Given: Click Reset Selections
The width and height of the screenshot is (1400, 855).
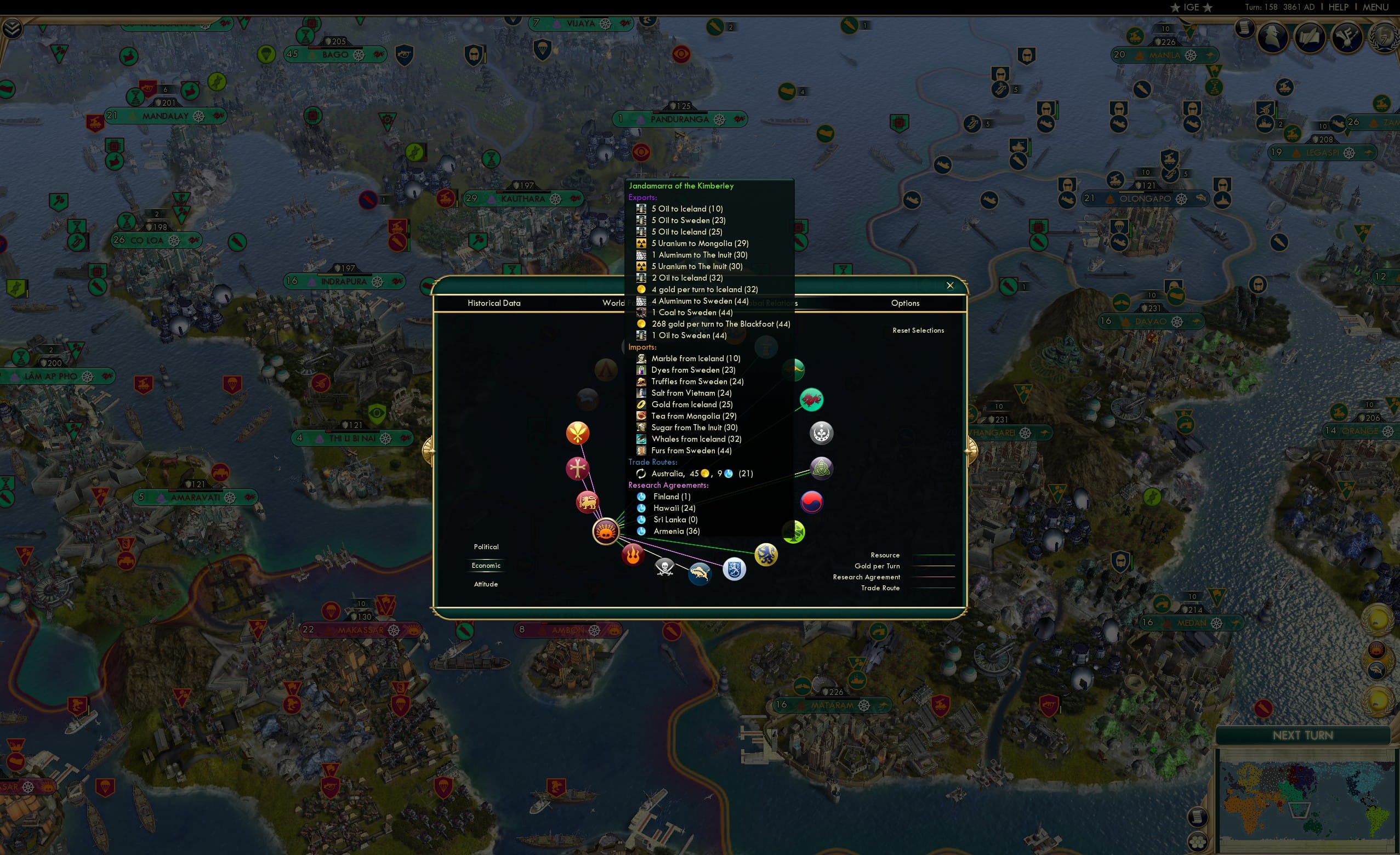Looking at the screenshot, I should (x=918, y=330).
